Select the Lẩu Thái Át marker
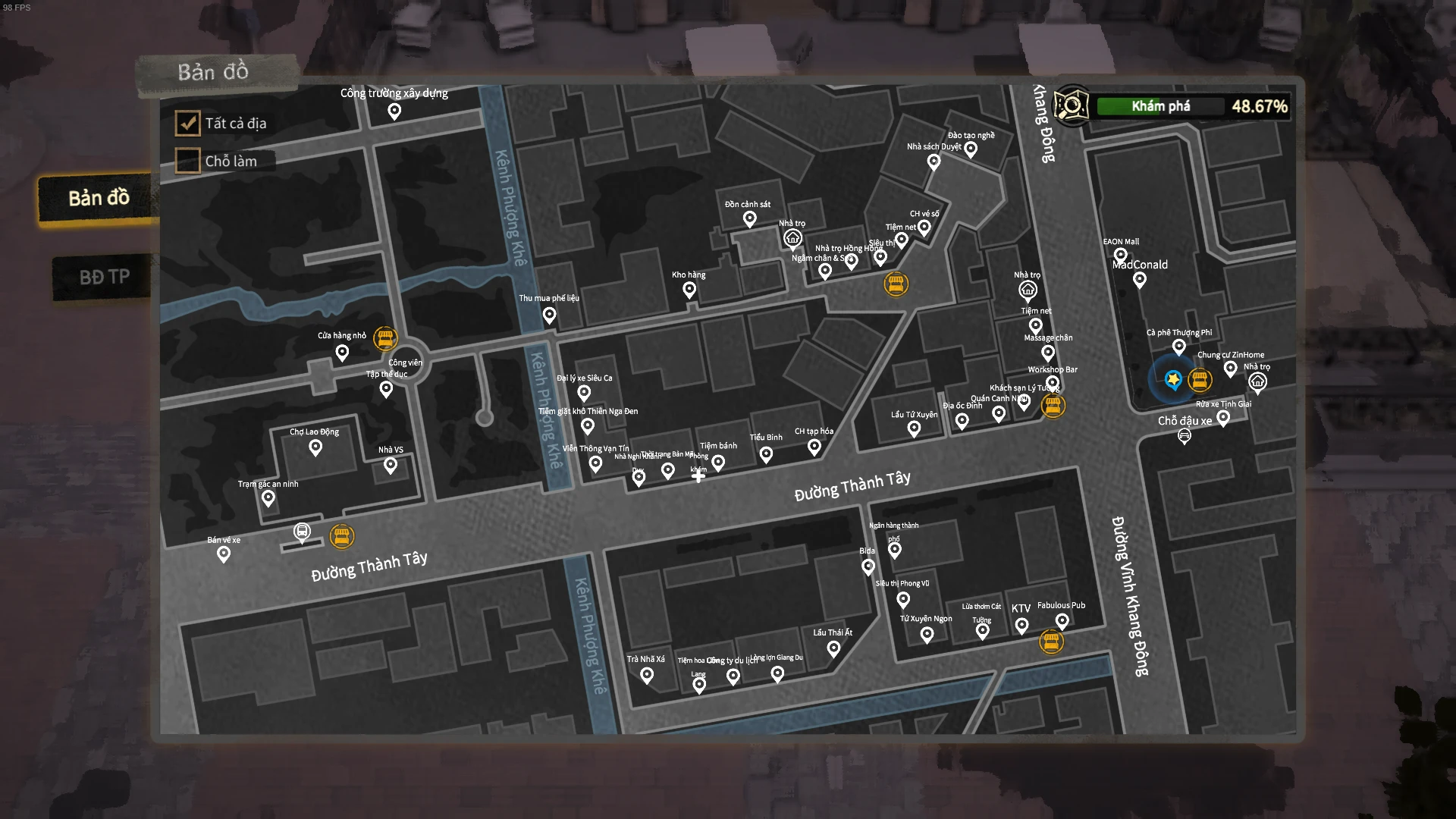 click(833, 648)
